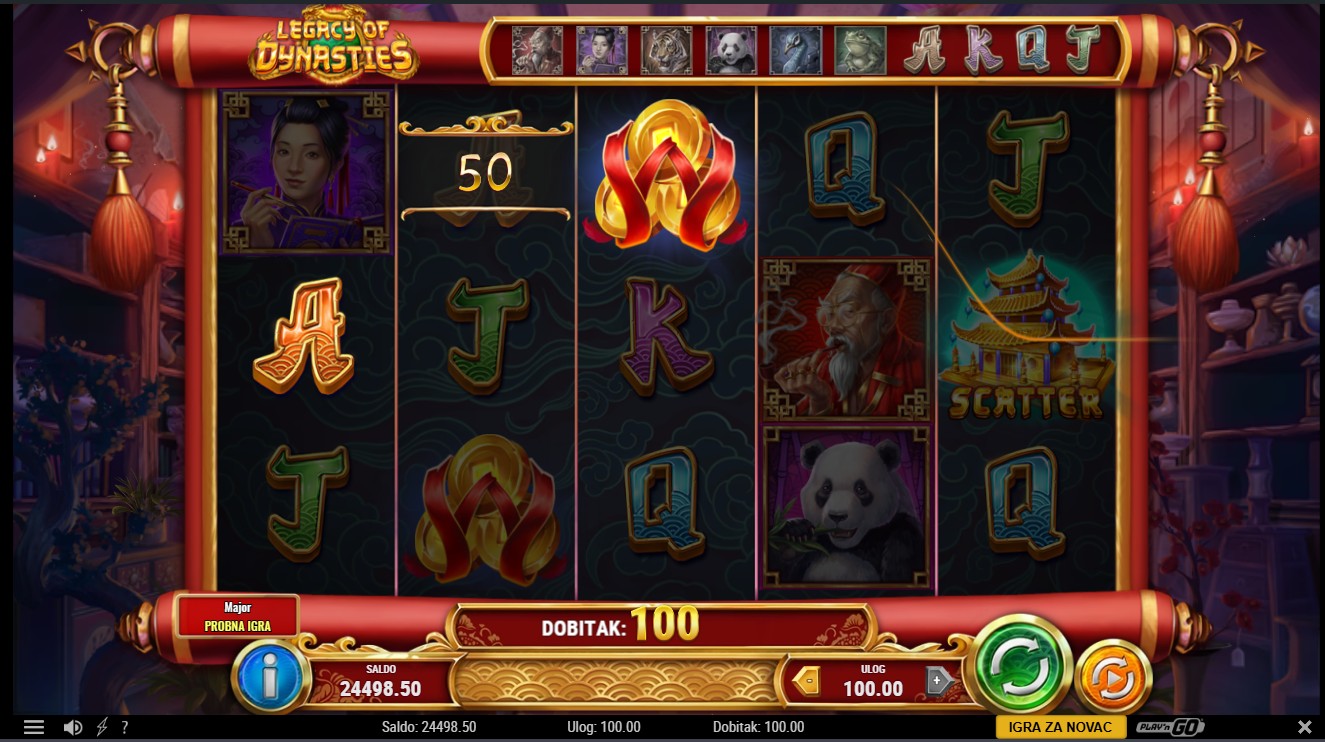Increase the bet amount
The image size is (1325, 742).
pos(938,682)
